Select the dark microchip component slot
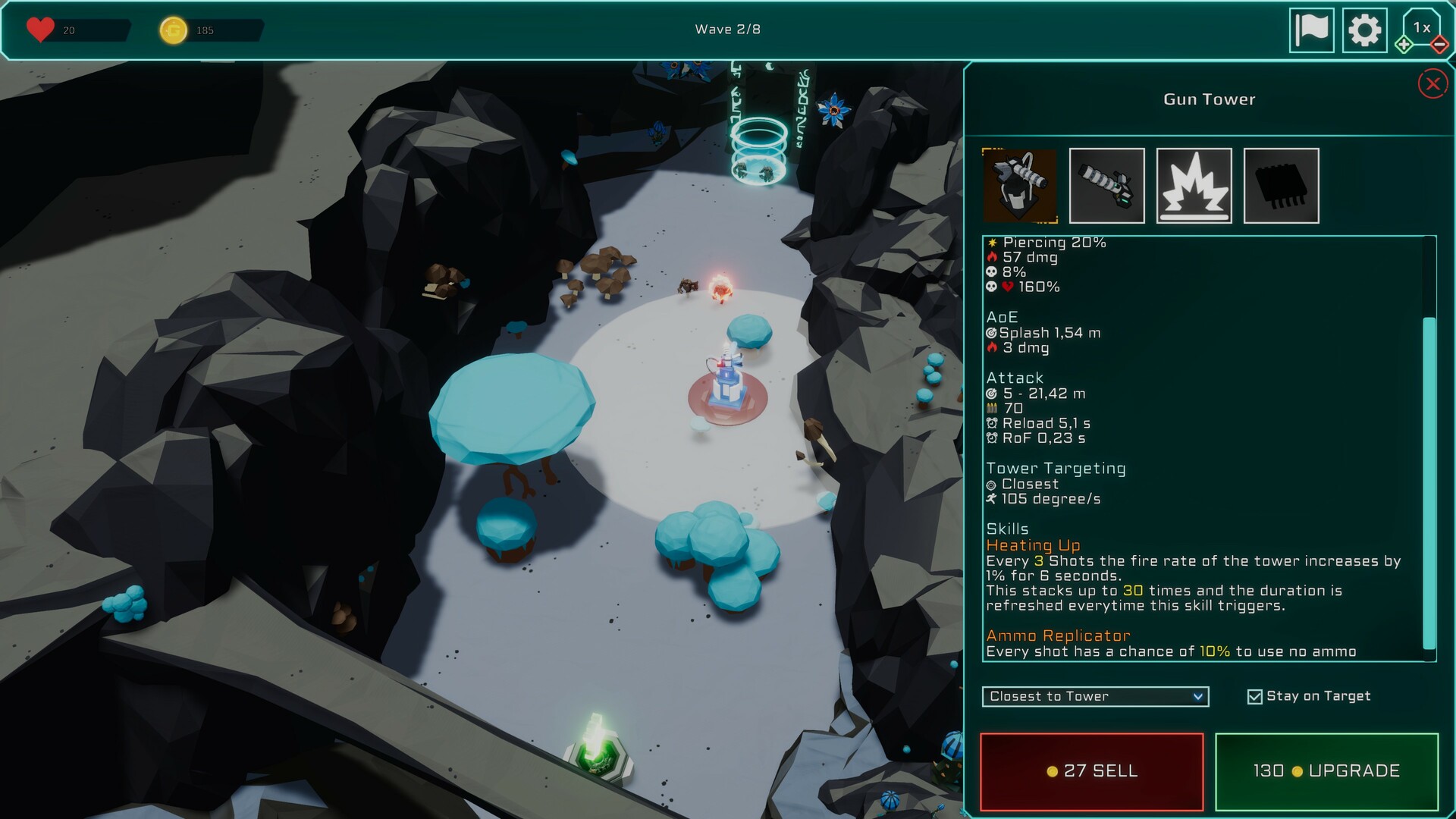This screenshot has width=1456, height=819. click(x=1281, y=186)
